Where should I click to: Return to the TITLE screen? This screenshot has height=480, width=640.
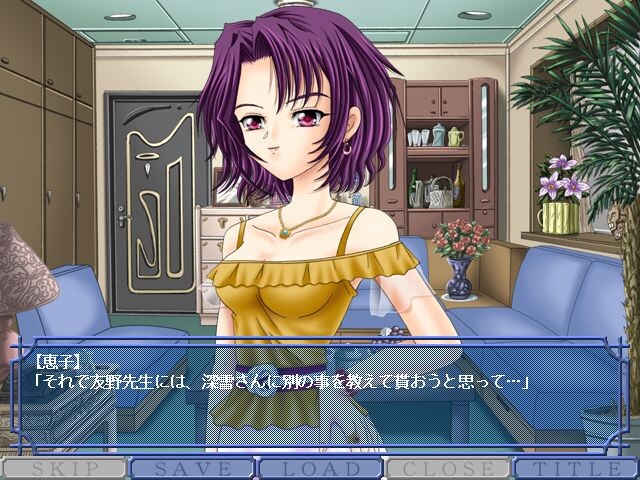click(x=577, y=468)
